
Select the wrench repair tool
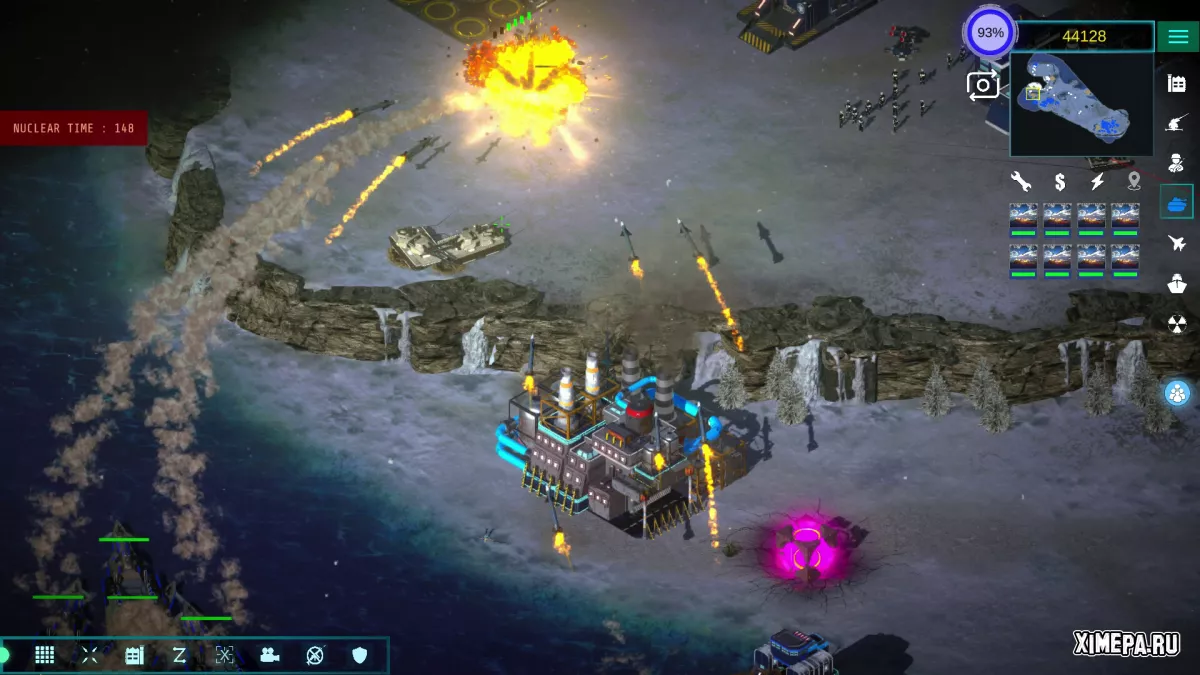pos(1020,182)
